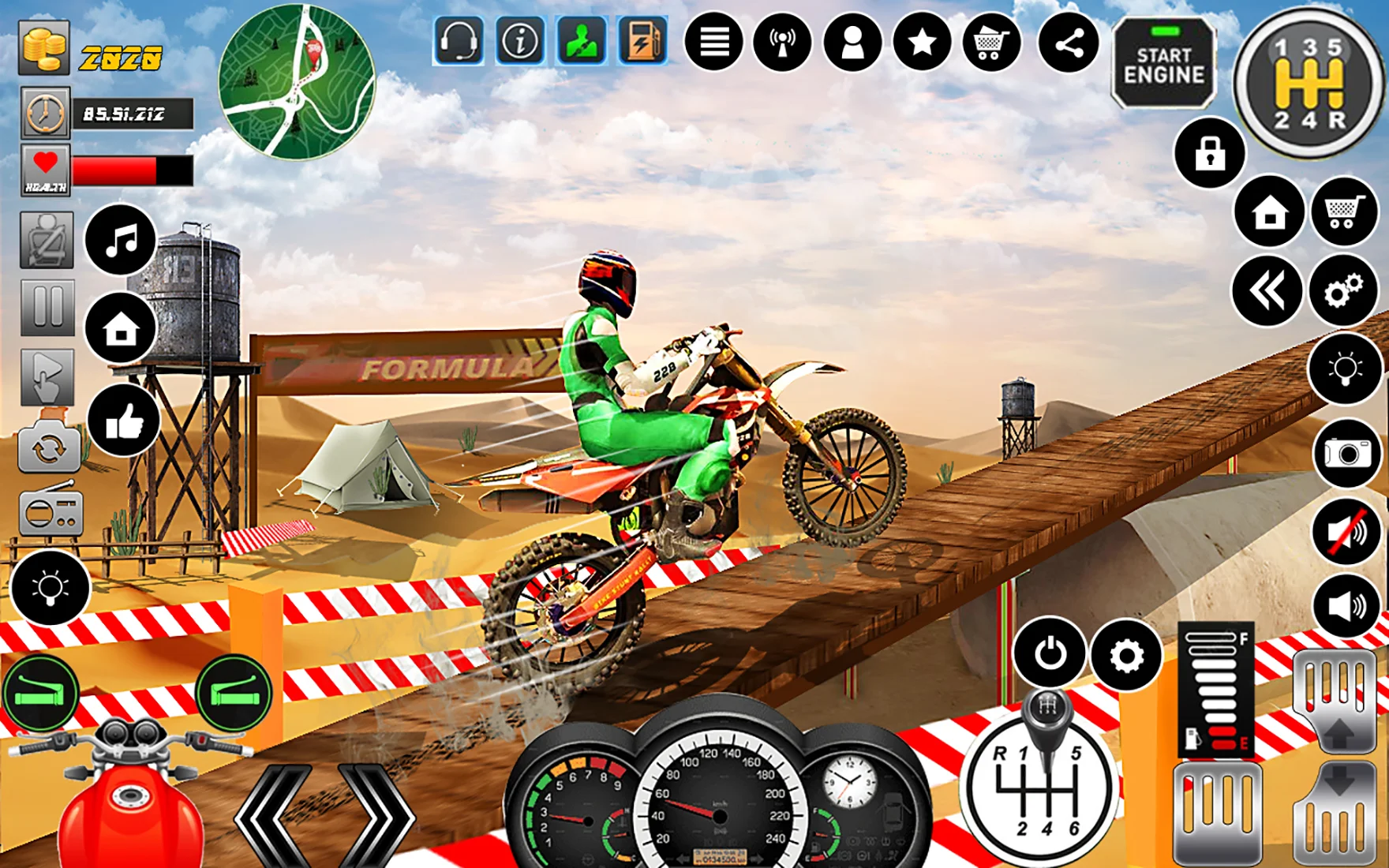Open the circular minimap
The width and height of the screenshot is (1389, 868).
297,82
